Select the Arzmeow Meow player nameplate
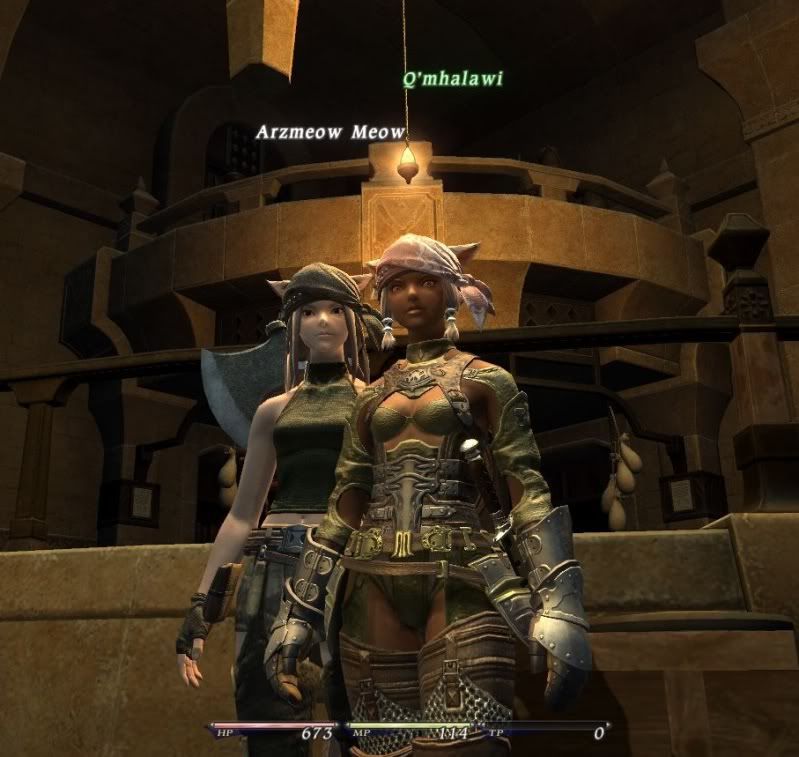Viewport: 799px width, 757px height. click(x=330, y=132)
